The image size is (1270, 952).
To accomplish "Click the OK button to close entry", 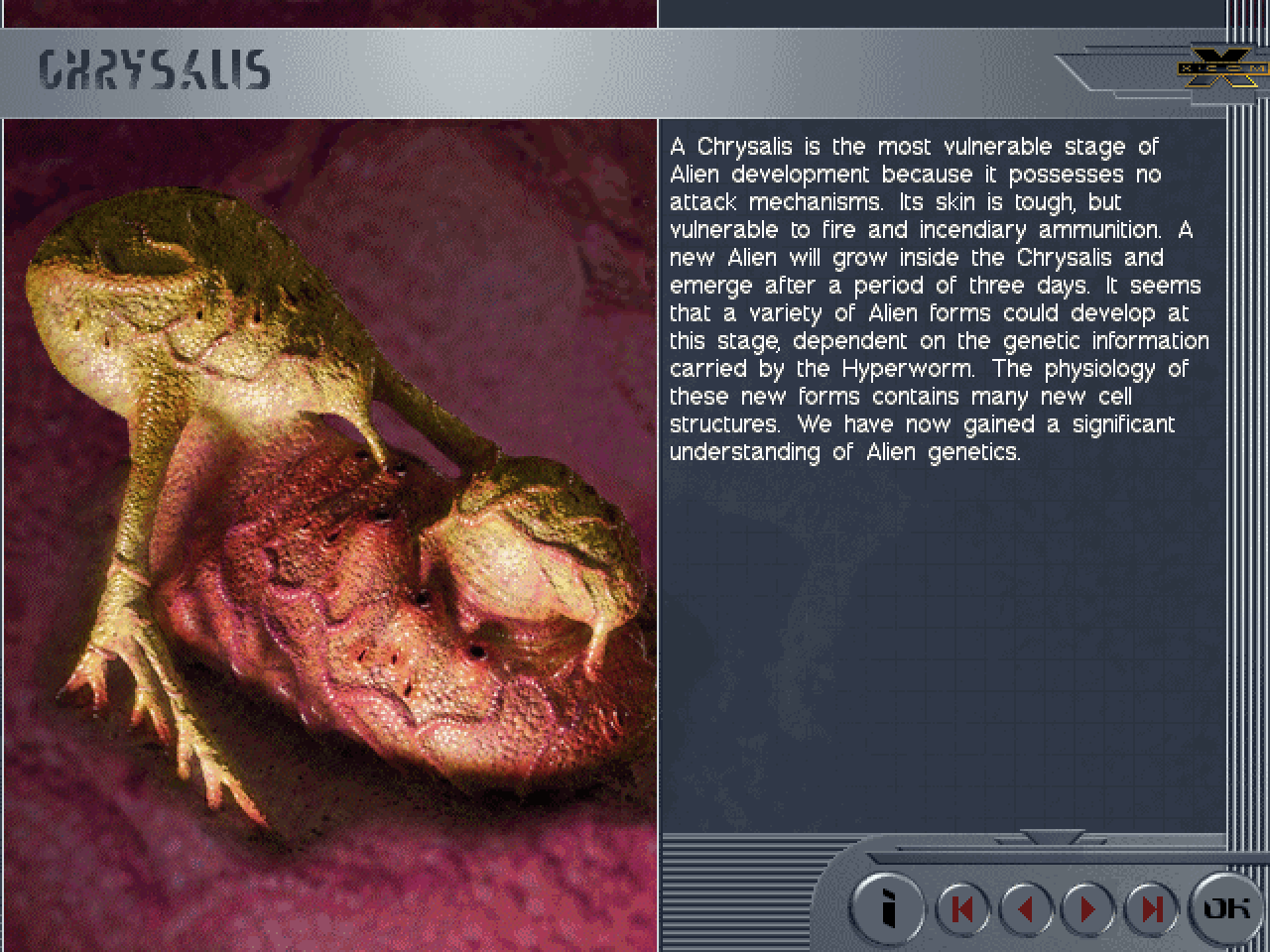I will (x=1225, y=907).
